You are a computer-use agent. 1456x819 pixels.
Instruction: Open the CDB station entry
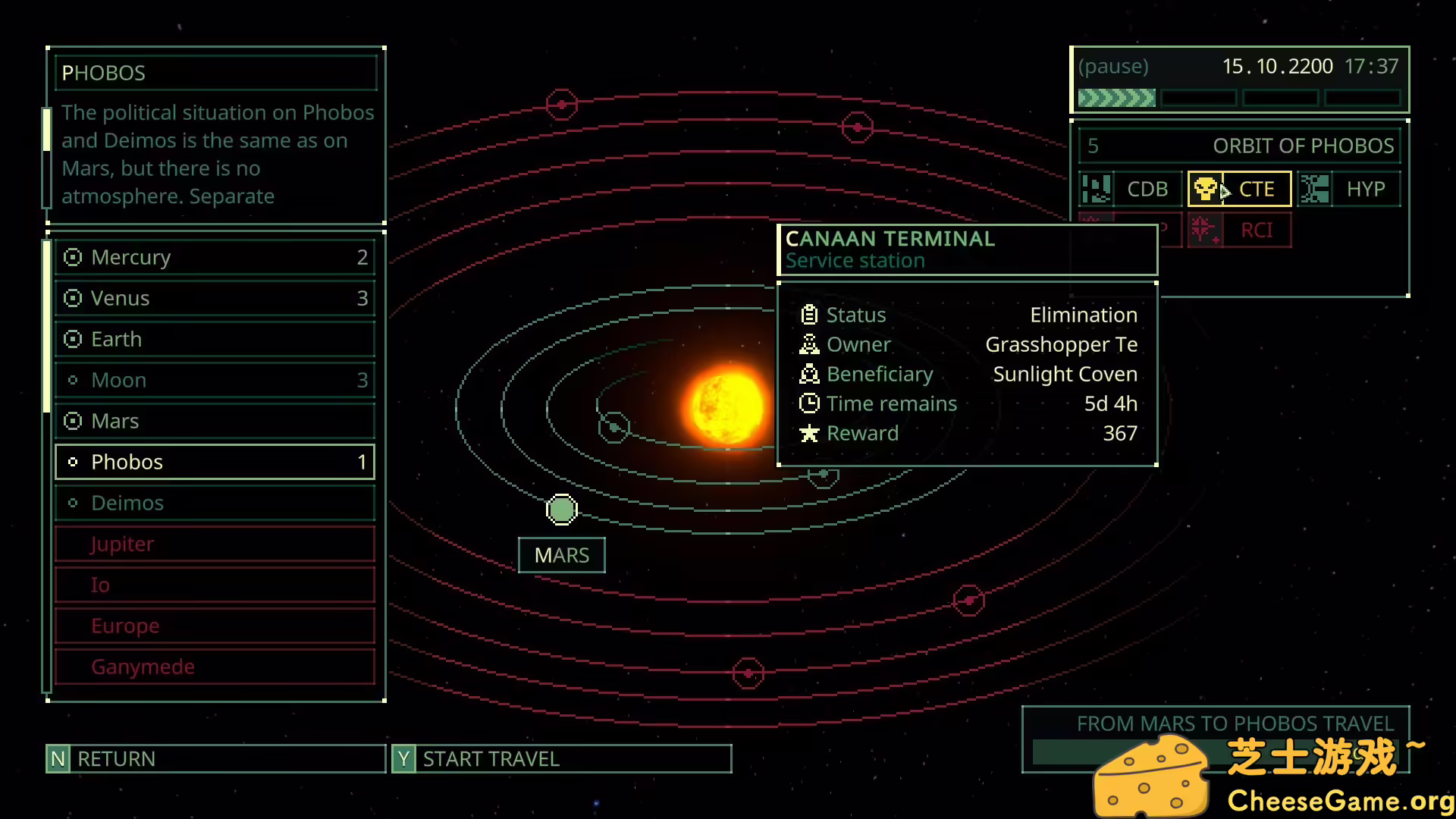(1130, 190)
